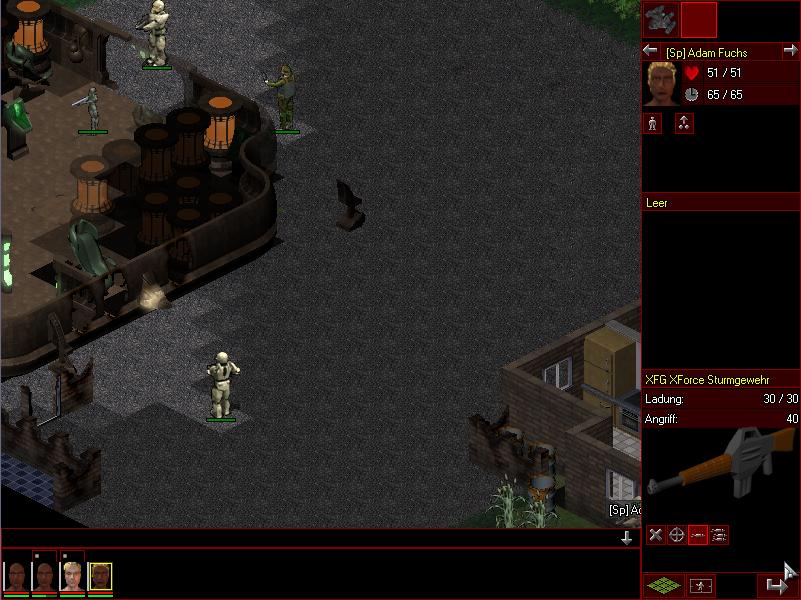Select the crosshair aimed shot mode
This screenshot has width=801, height=600.
click(676, 535)
